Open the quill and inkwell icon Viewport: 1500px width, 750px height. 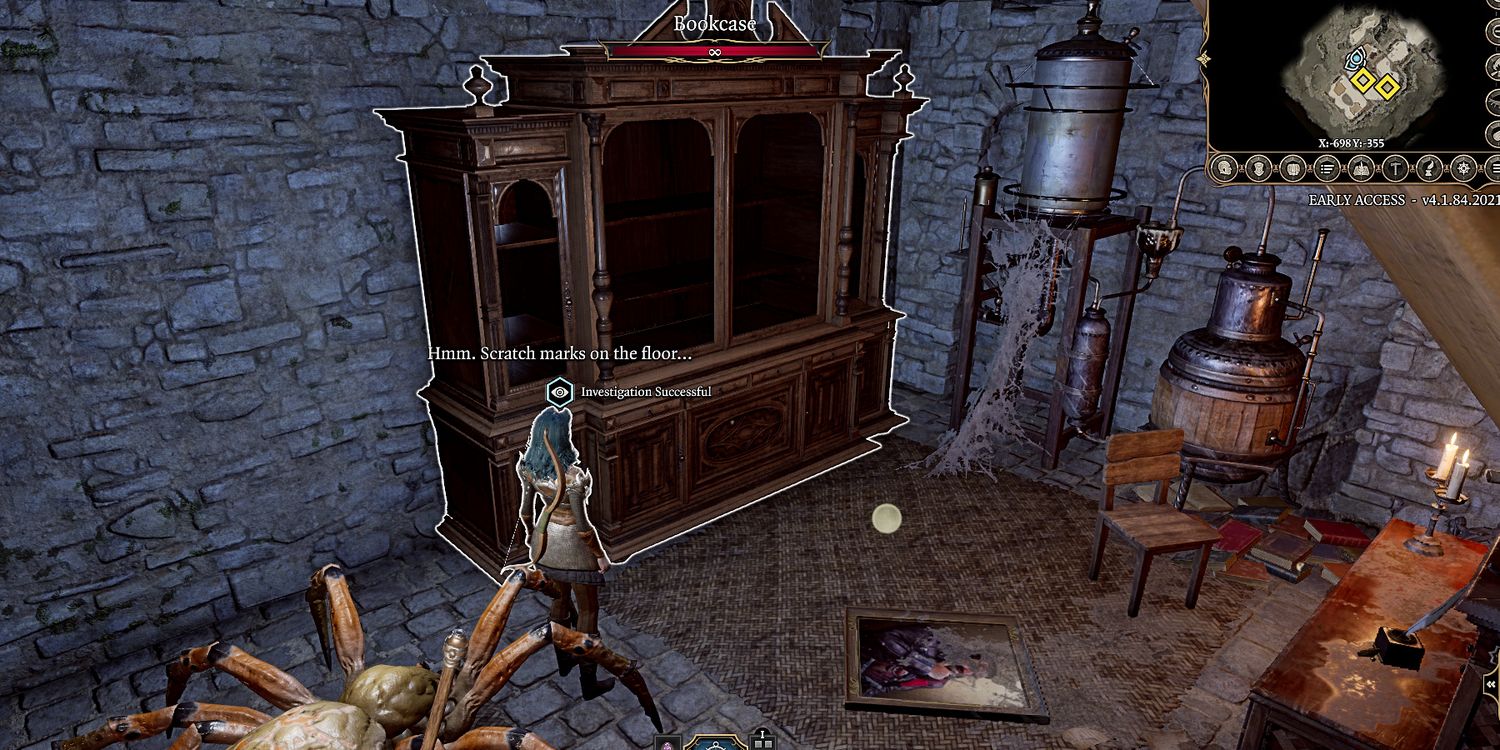pos(1430,168)
